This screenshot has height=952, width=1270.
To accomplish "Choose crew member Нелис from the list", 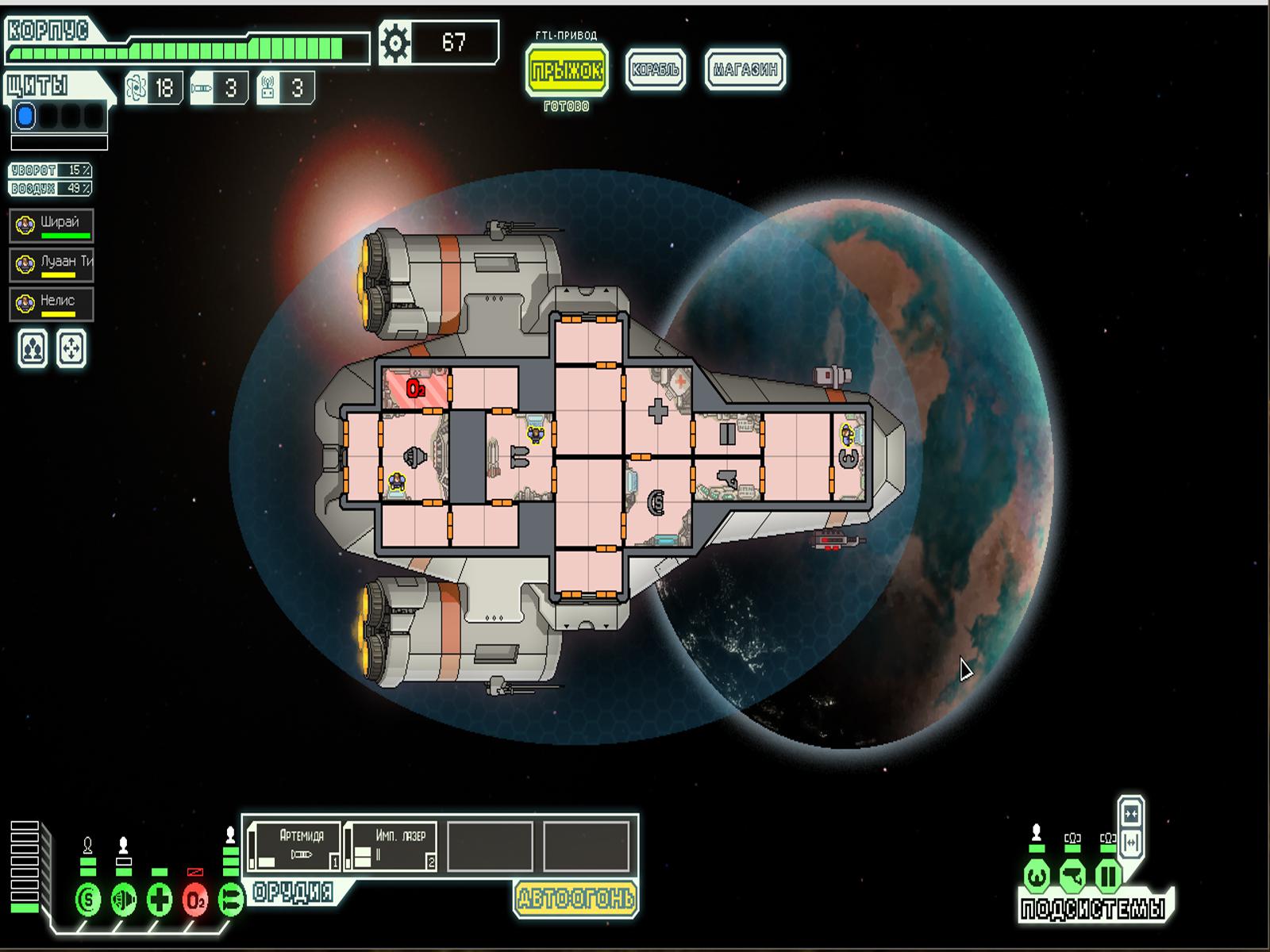I will click(52, 304).
